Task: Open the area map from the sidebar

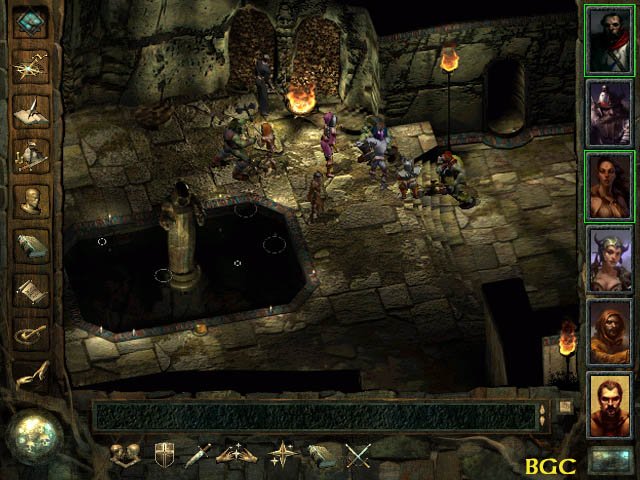Action: tap(33, 64)
